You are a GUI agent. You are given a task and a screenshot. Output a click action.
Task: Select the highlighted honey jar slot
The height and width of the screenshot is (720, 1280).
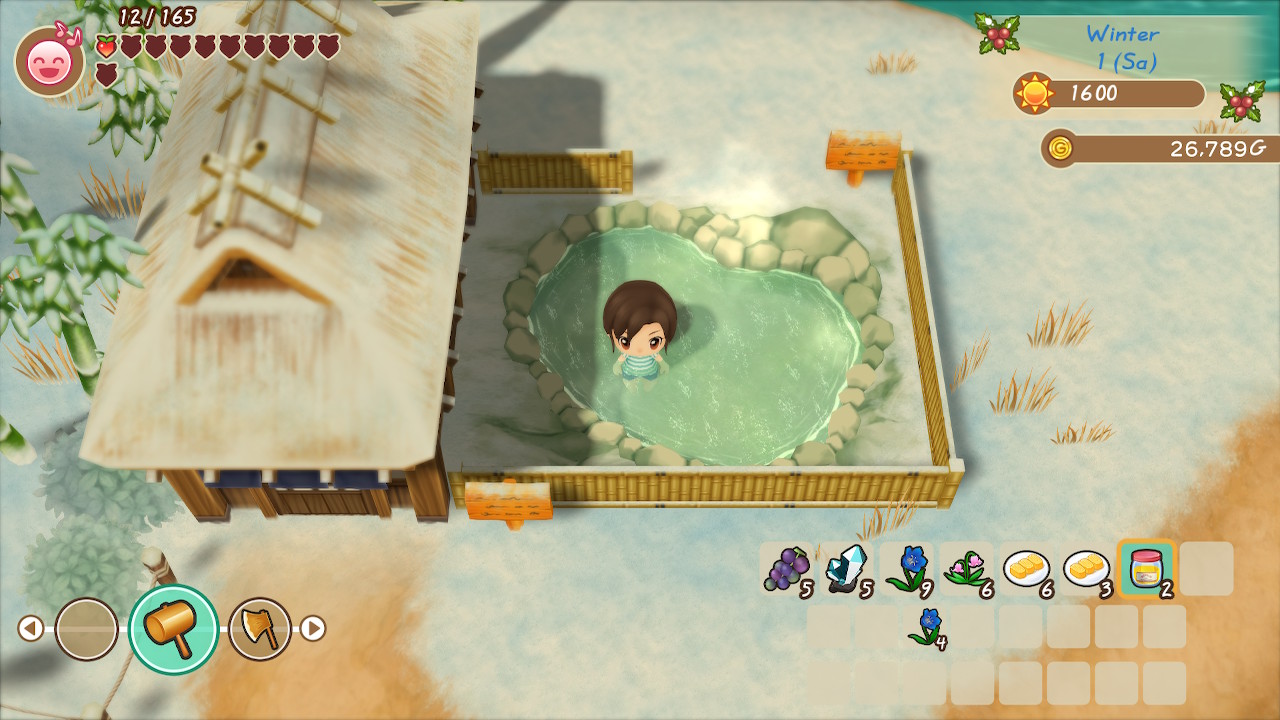click(1146, 569)
